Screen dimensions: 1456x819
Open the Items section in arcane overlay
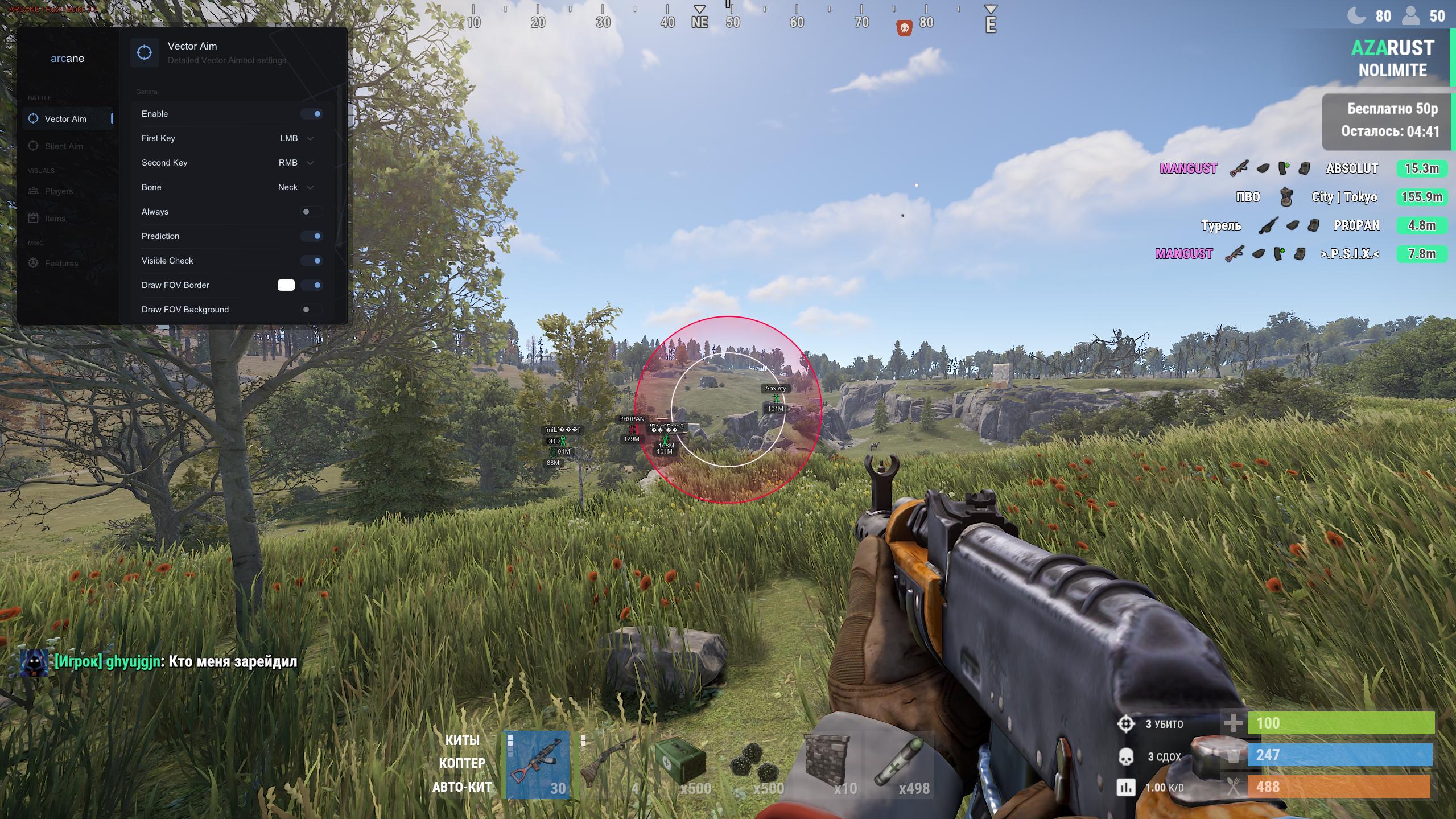55,219
